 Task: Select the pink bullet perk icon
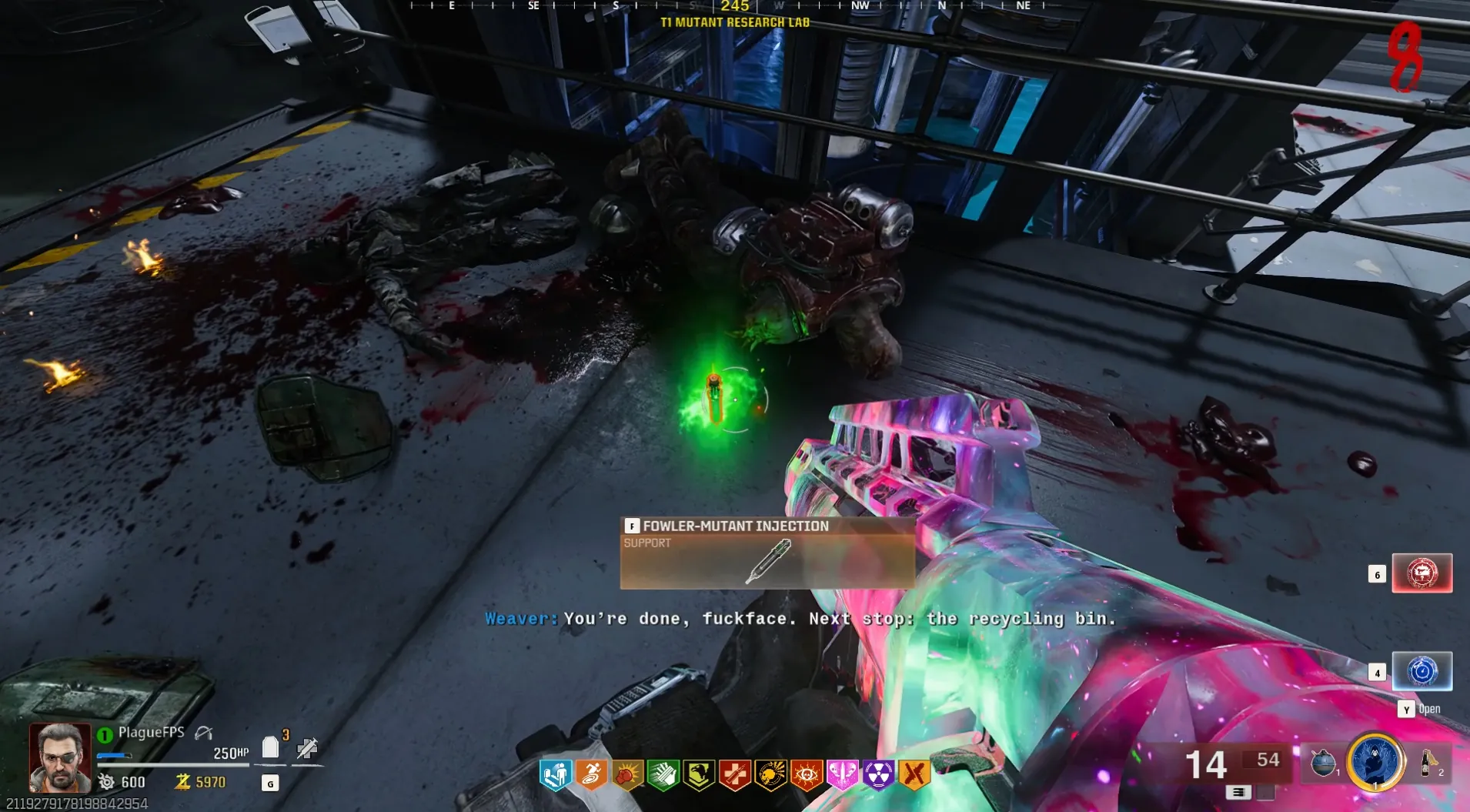pos(842,774)
